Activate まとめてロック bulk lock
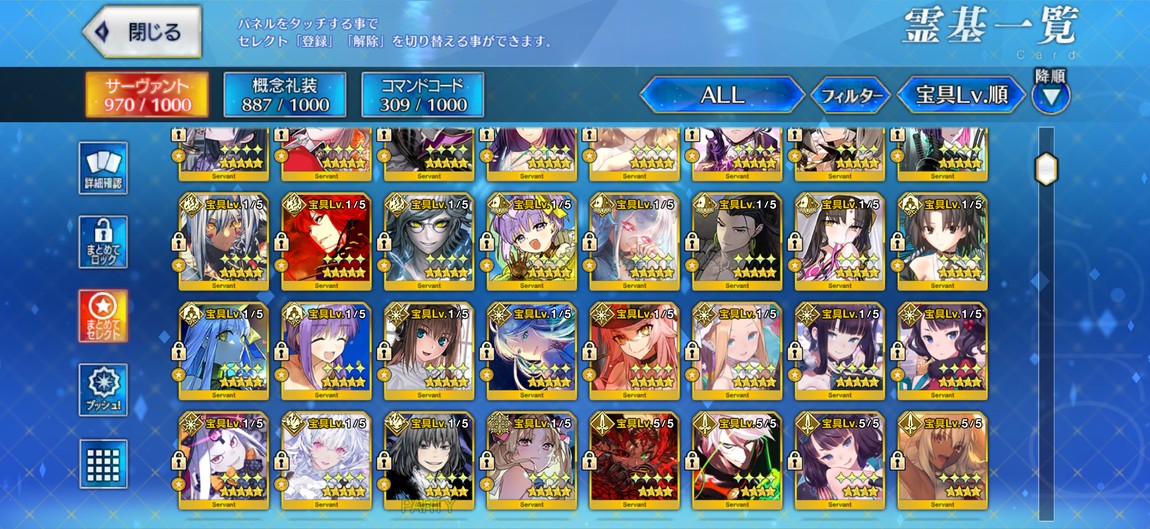 tap(103, 242)
